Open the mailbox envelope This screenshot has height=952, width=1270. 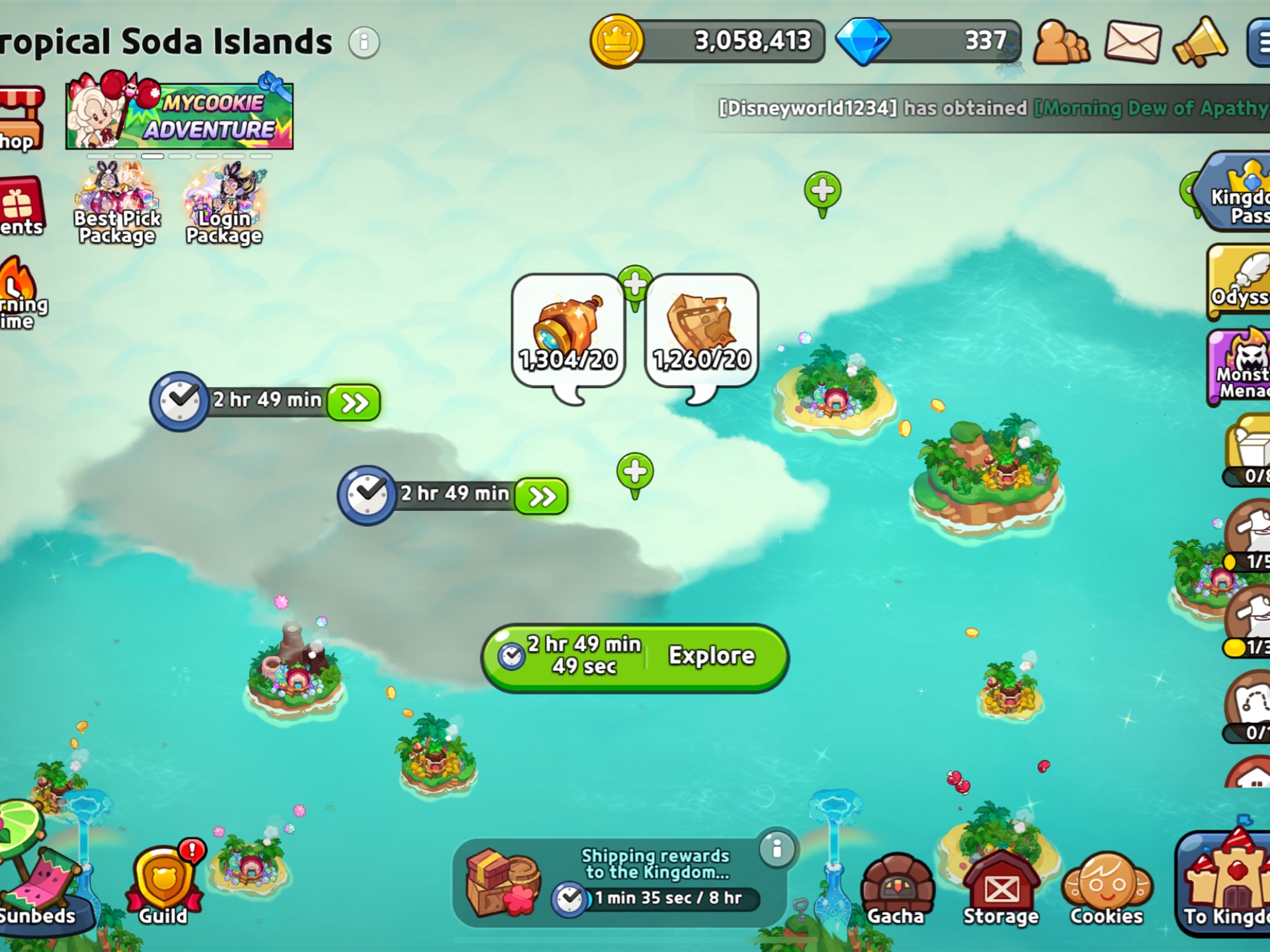coord(1132,42)
